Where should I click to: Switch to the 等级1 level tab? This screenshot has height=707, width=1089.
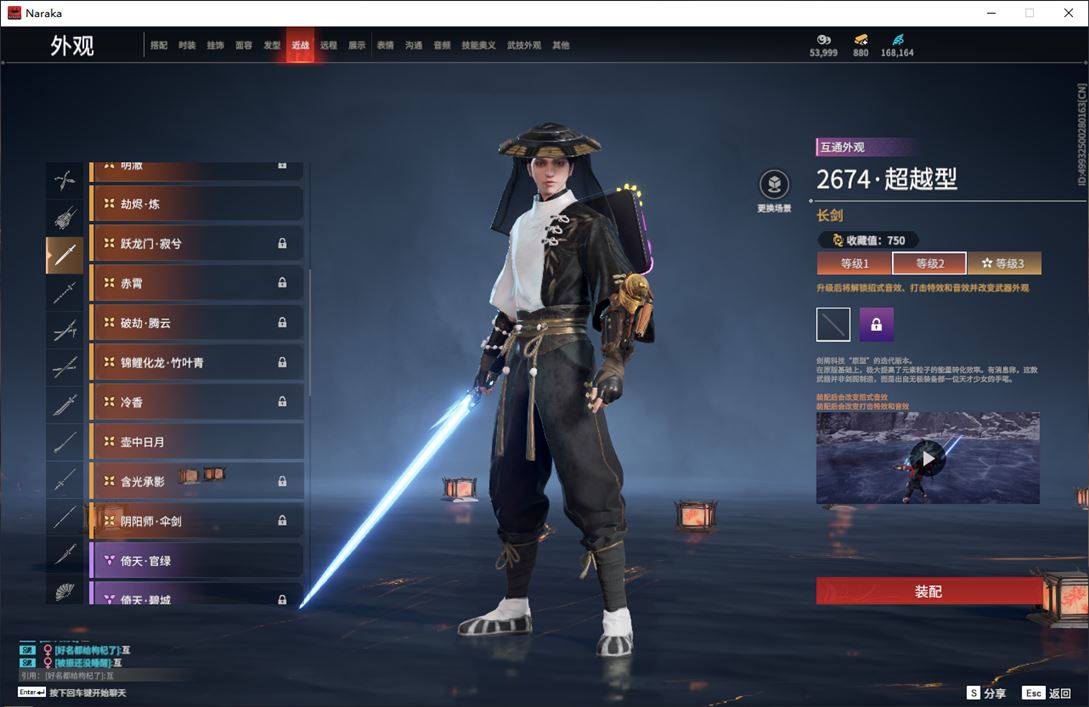click(854, 264)
